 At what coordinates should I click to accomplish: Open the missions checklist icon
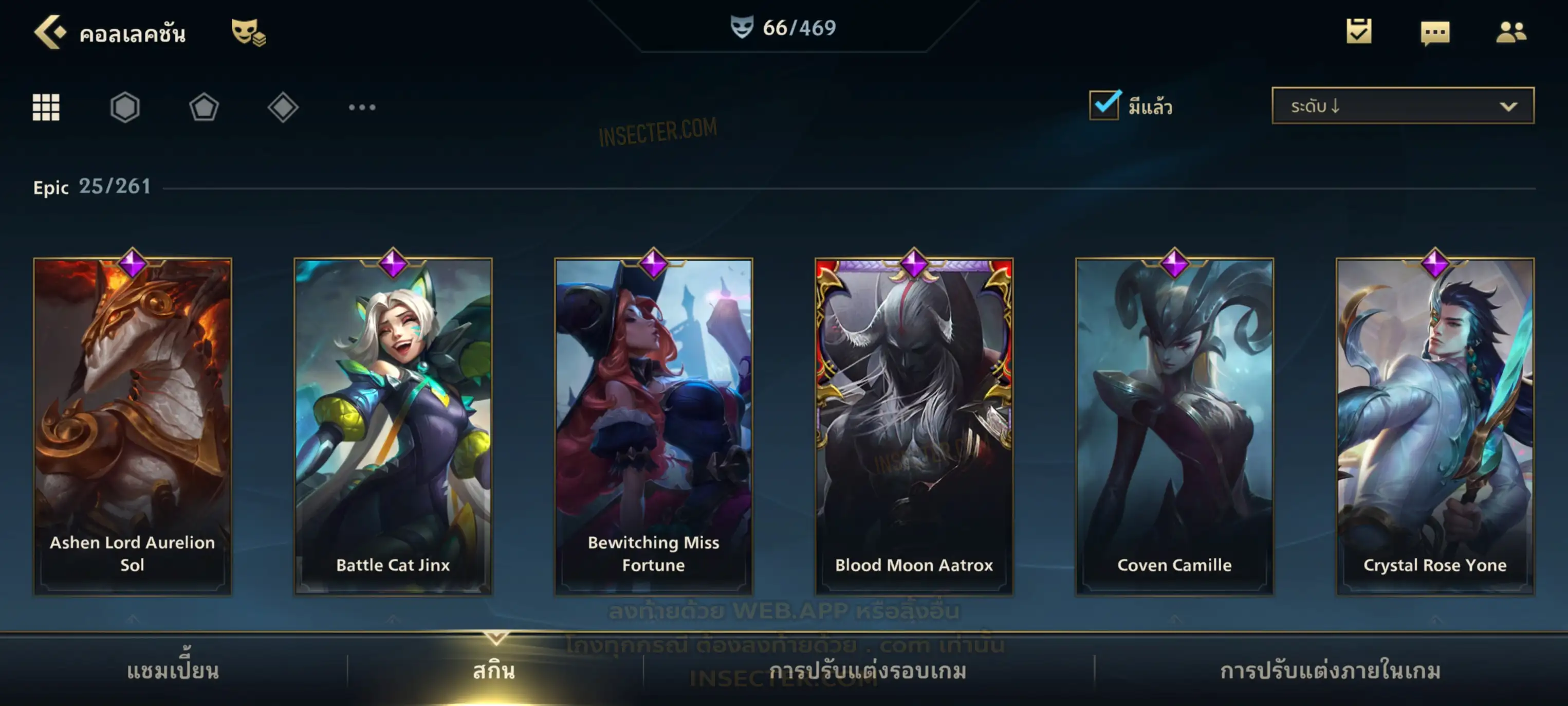pyautogui.click(x=1359, y=32)
